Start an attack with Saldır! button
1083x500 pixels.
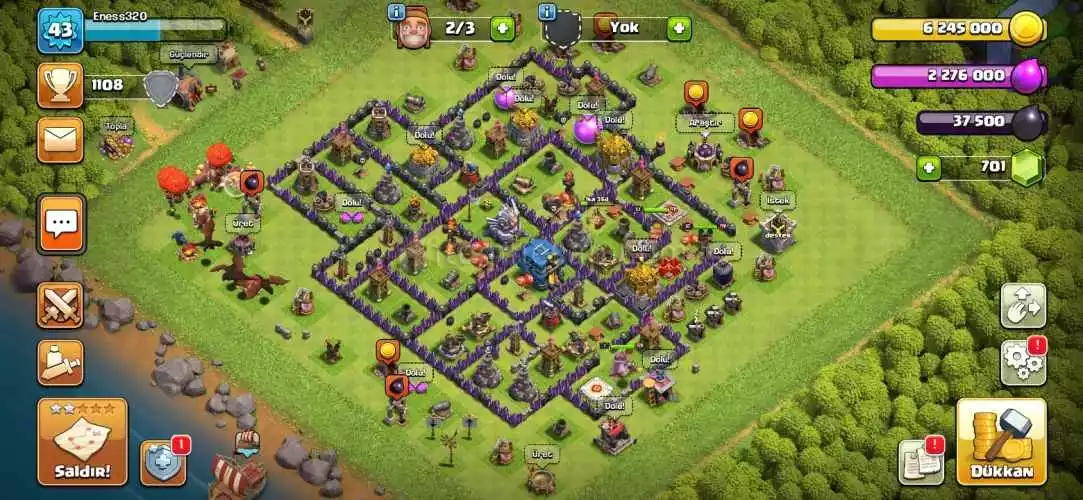click(83, 441)
